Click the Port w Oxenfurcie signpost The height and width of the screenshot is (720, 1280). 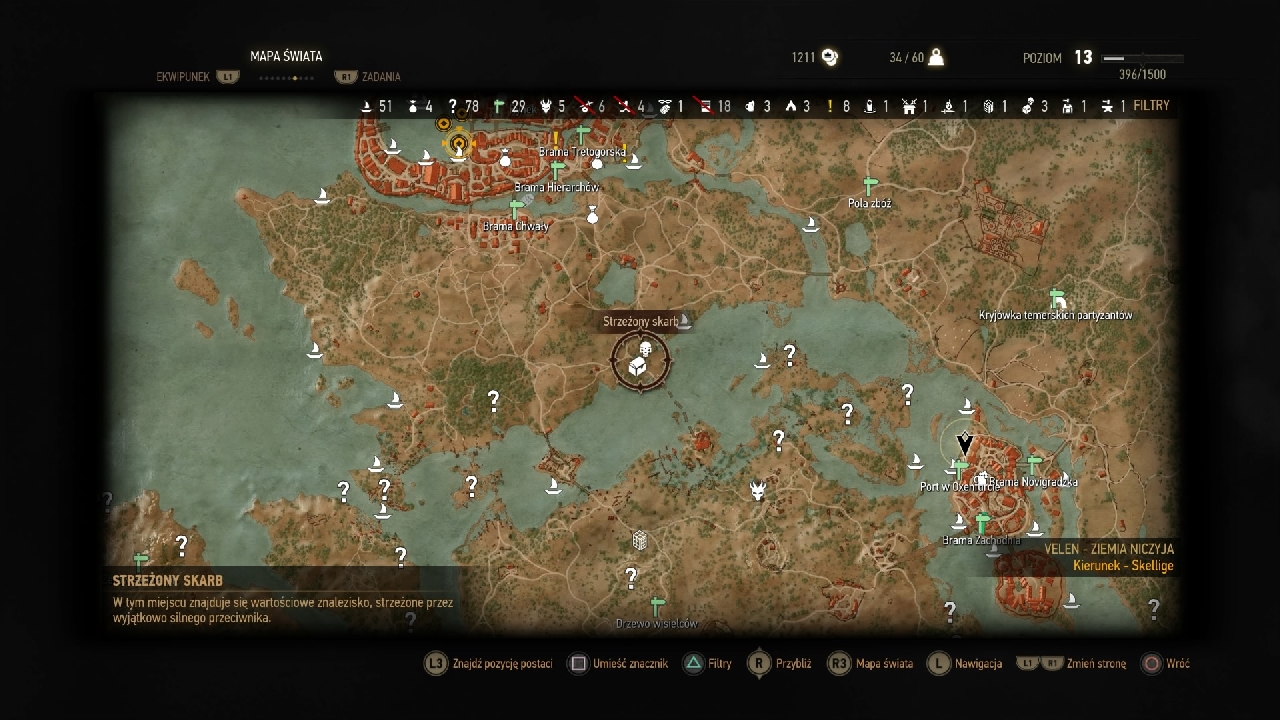(x=960, y=468)
